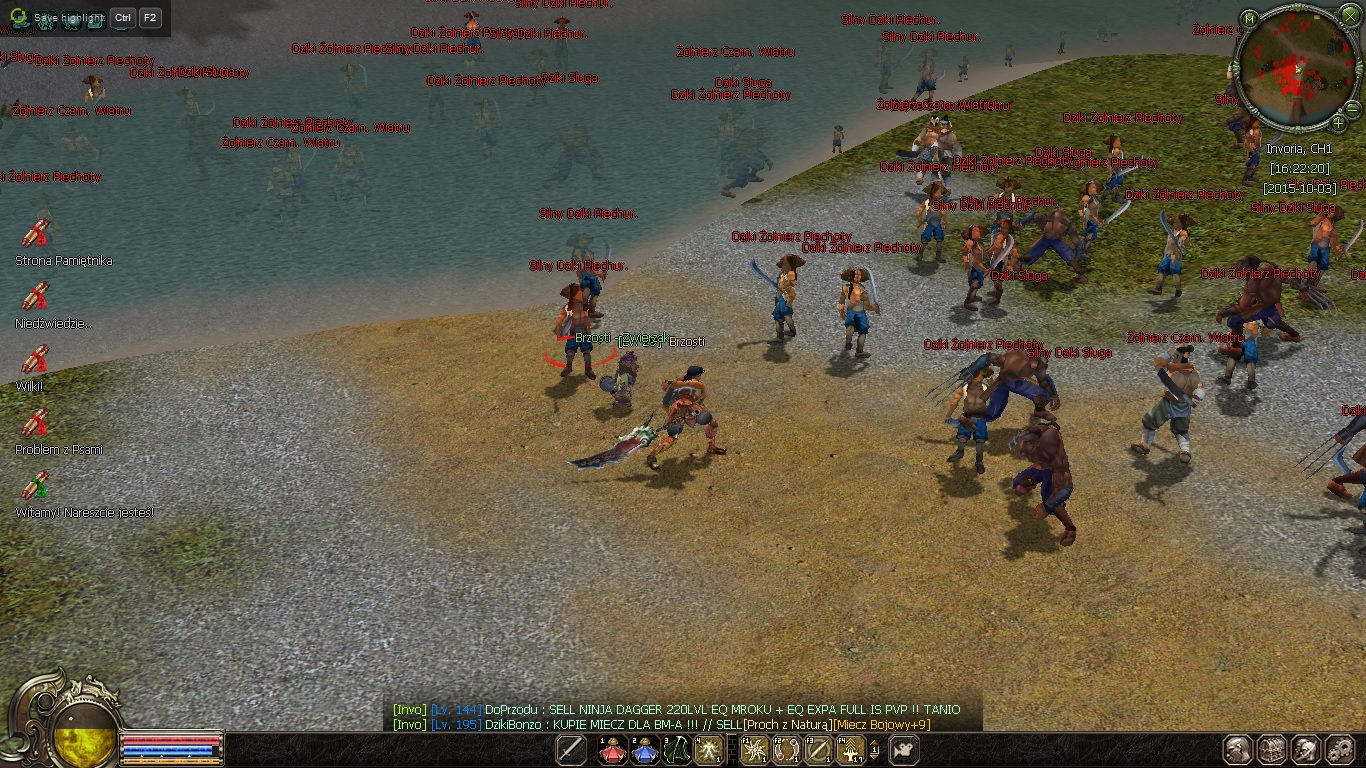
Task: Open the 'Strona Pamiętnika' quest scroll
Action: [36, 233]
